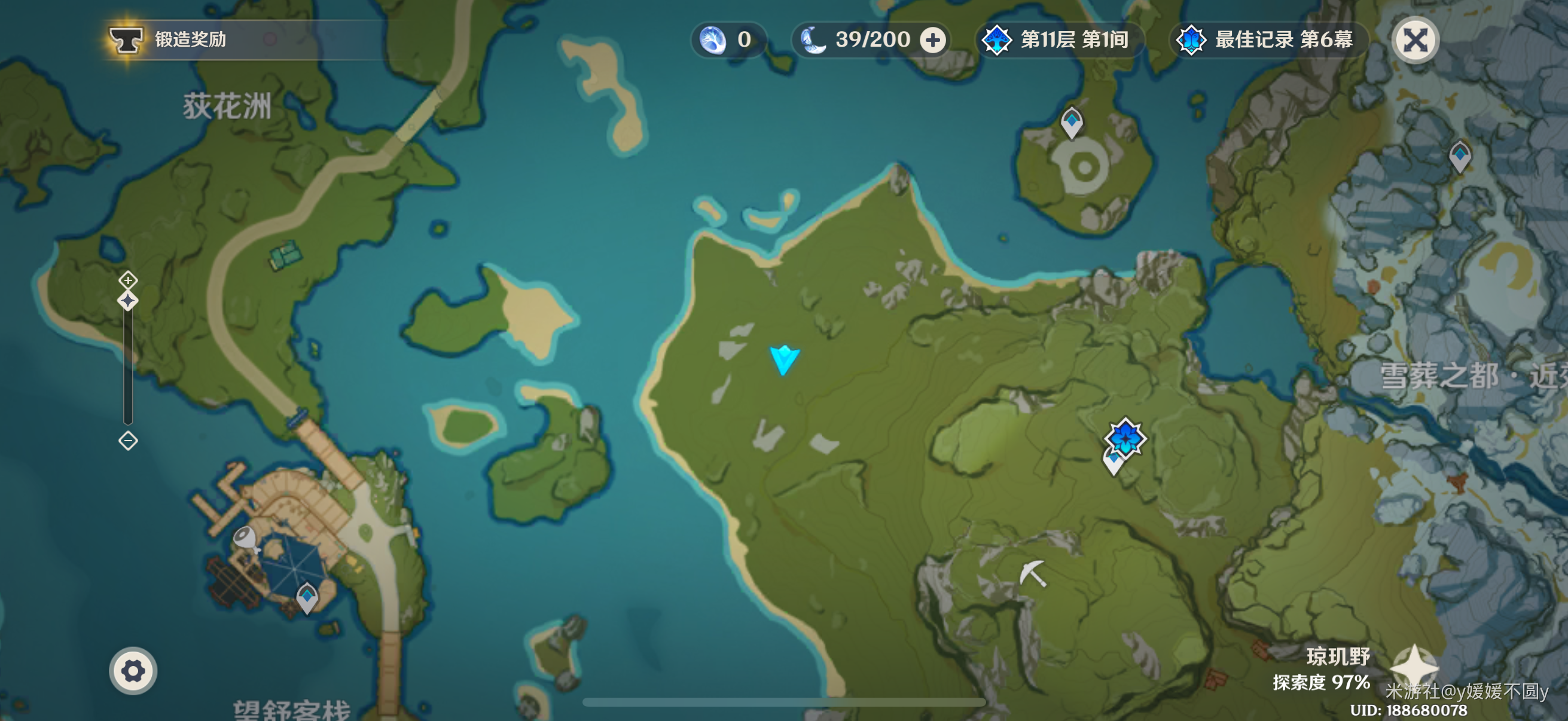Screen dimensions: 1568x721
Task: Click the white four-pointed star map button
Action: (x=1414, y=666)
